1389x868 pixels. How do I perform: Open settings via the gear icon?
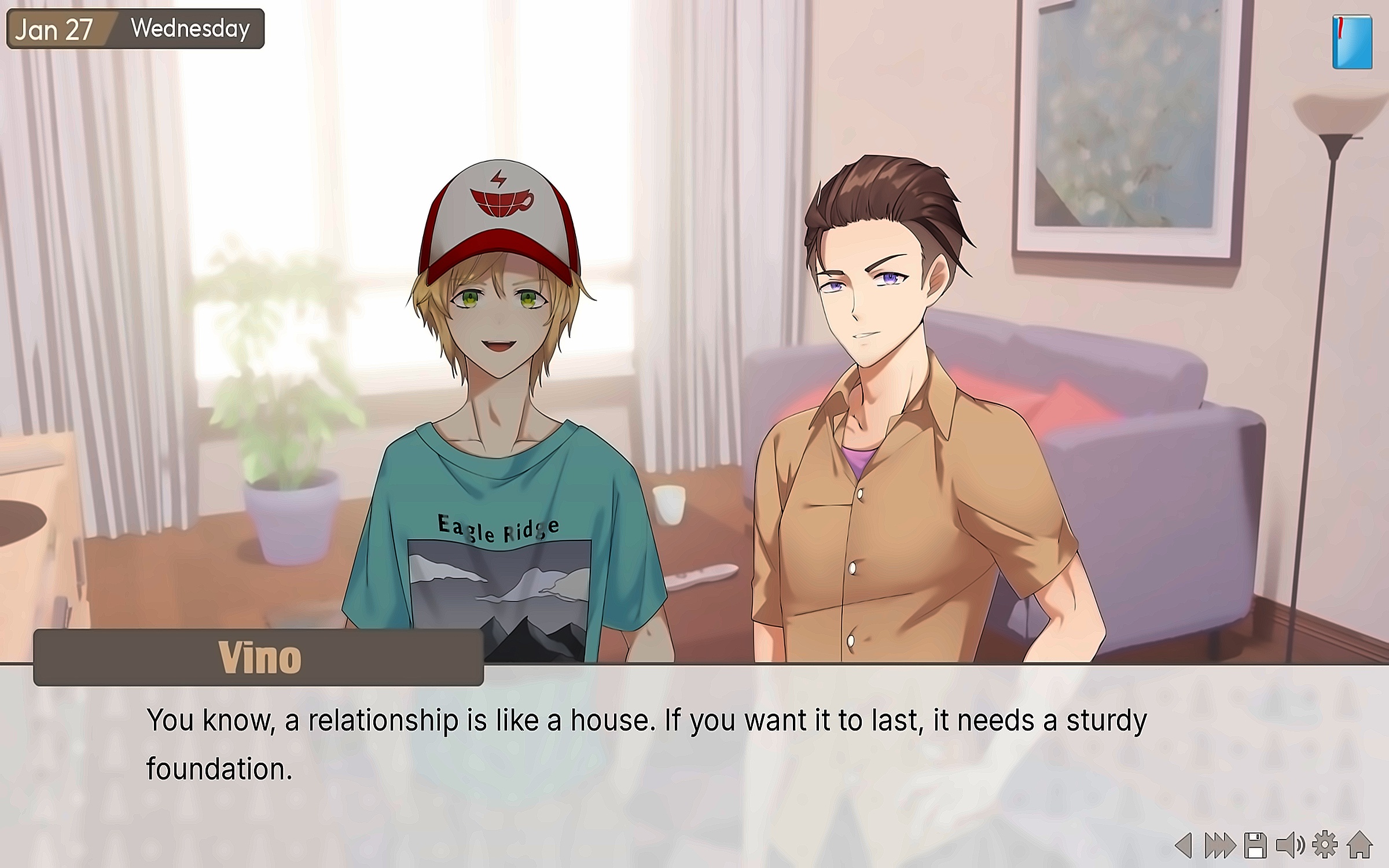(1325, 845)
